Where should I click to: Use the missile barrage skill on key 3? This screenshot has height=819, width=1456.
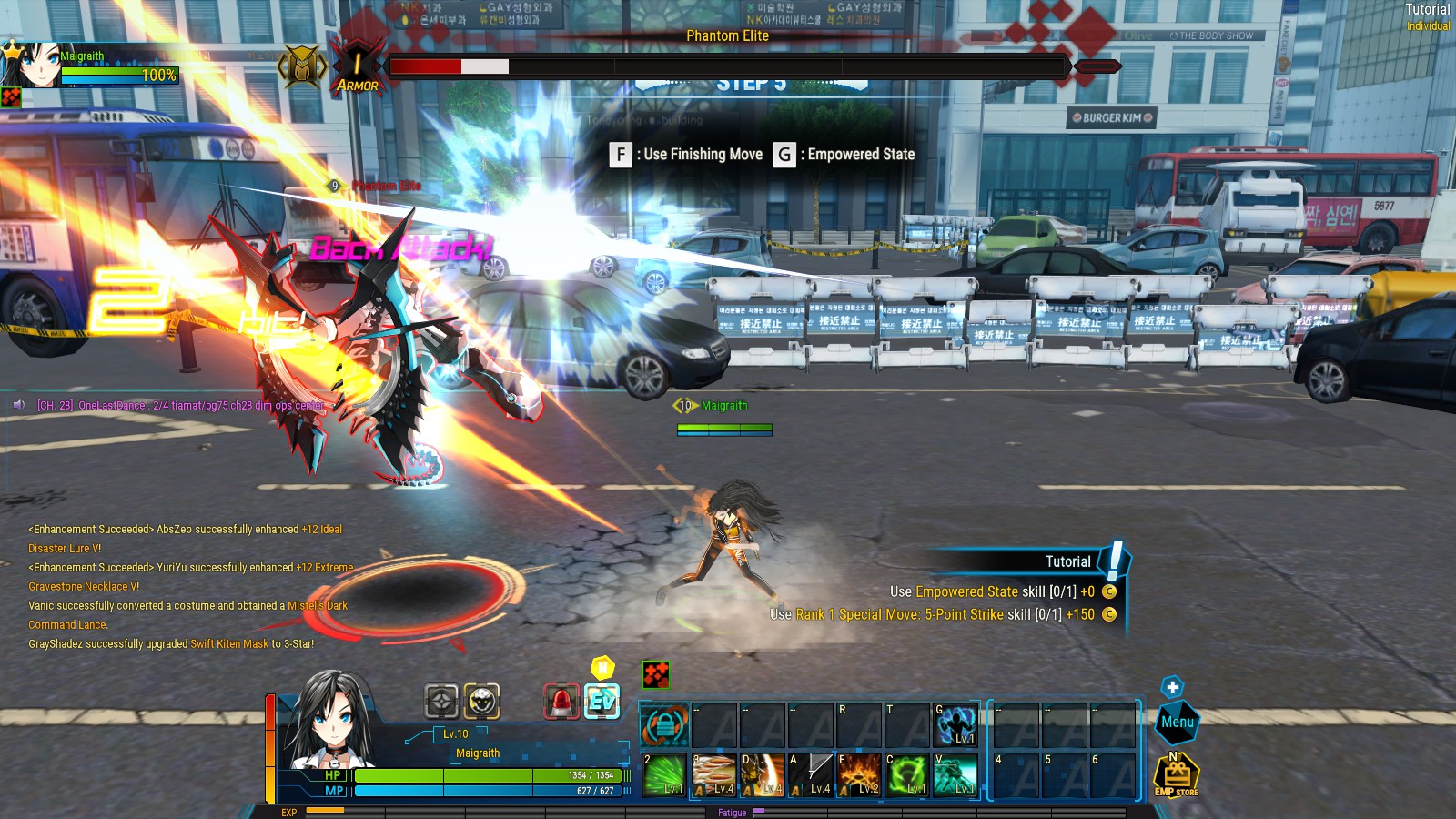pyautogui.click(x=713, y=775)
